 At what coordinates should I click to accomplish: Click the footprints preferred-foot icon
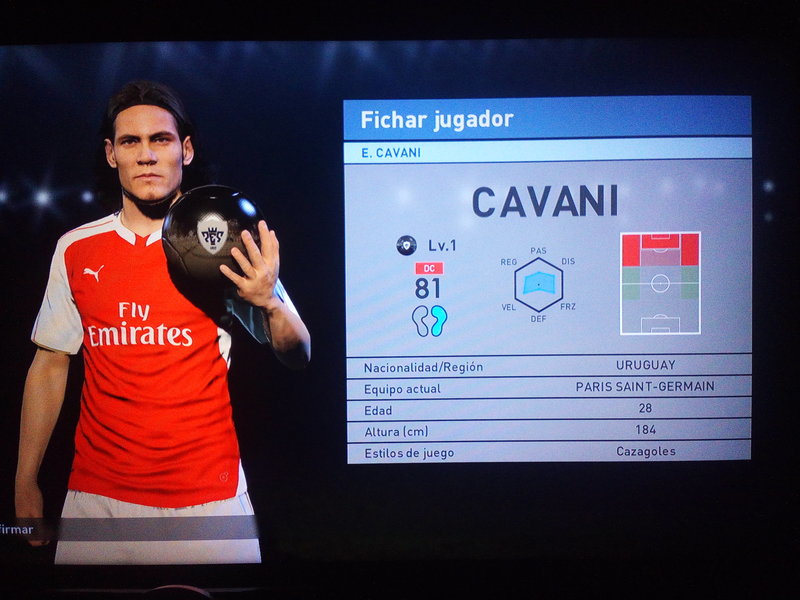[x=429, y=320]
